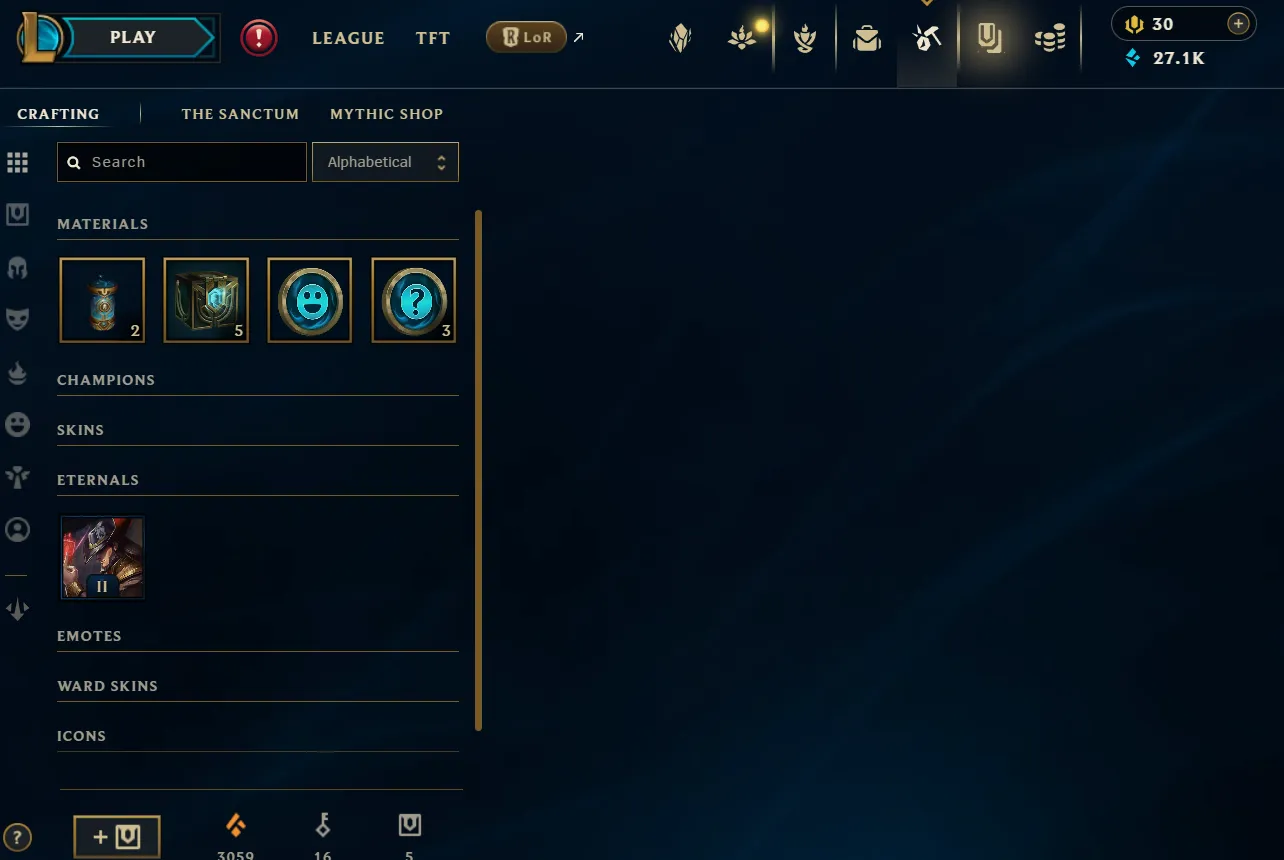Filter loot with the smiley emote sidebar icon
The image size is (1284, 860).
pos(17,424)
